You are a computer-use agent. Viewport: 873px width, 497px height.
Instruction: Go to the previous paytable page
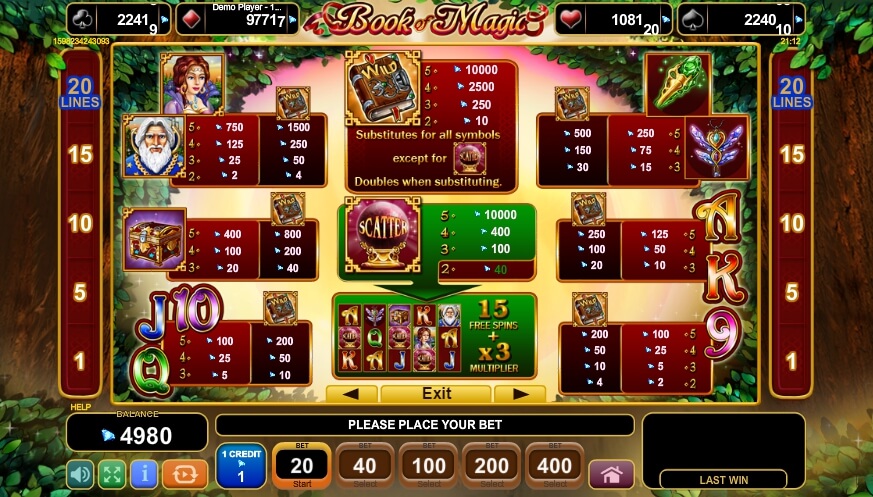tap(358, 394)
